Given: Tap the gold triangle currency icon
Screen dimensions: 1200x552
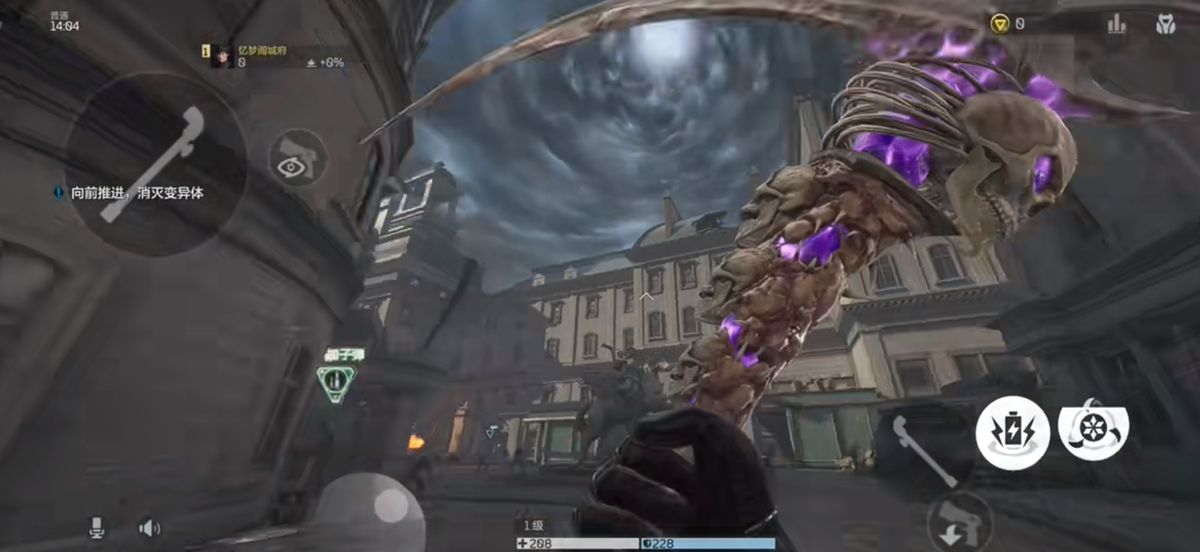Looking at the screenshot, I should 1000,23.
